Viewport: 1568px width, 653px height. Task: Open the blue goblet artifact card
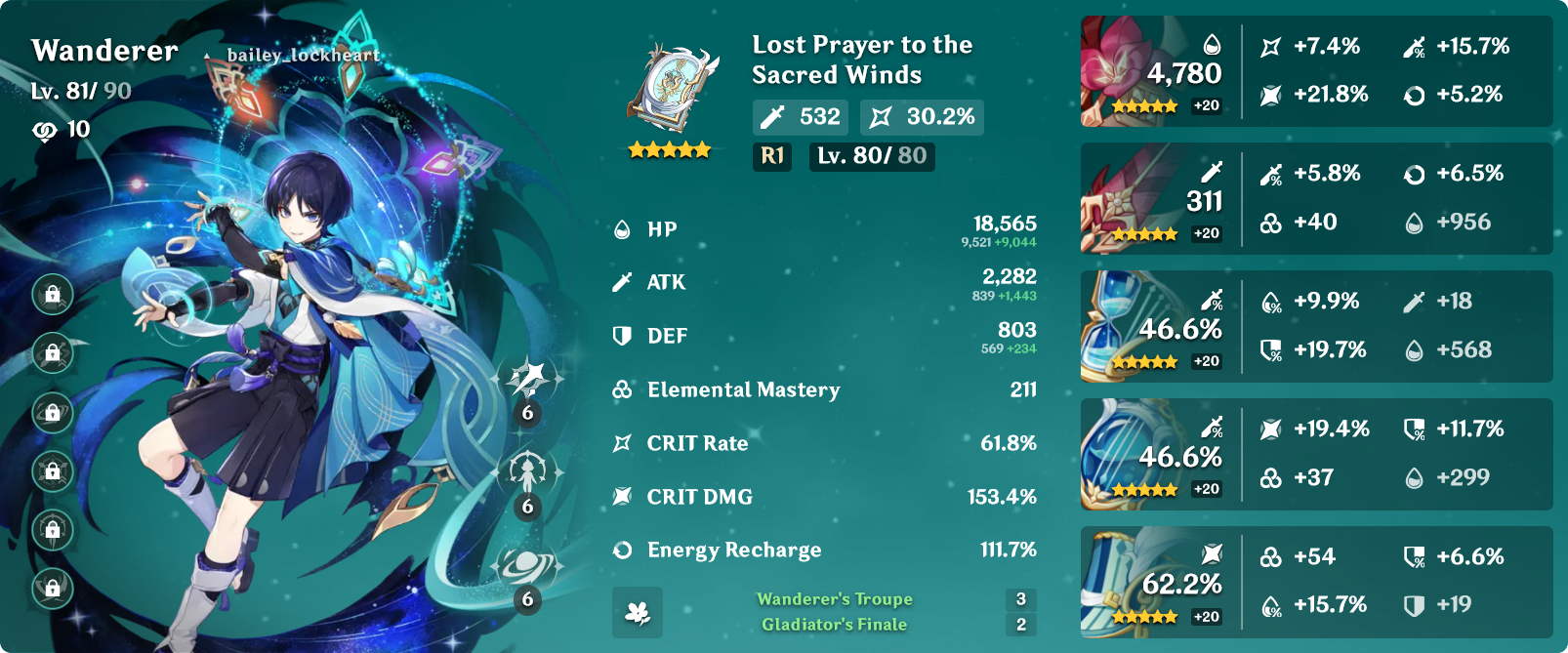(x=1153, y=455)
